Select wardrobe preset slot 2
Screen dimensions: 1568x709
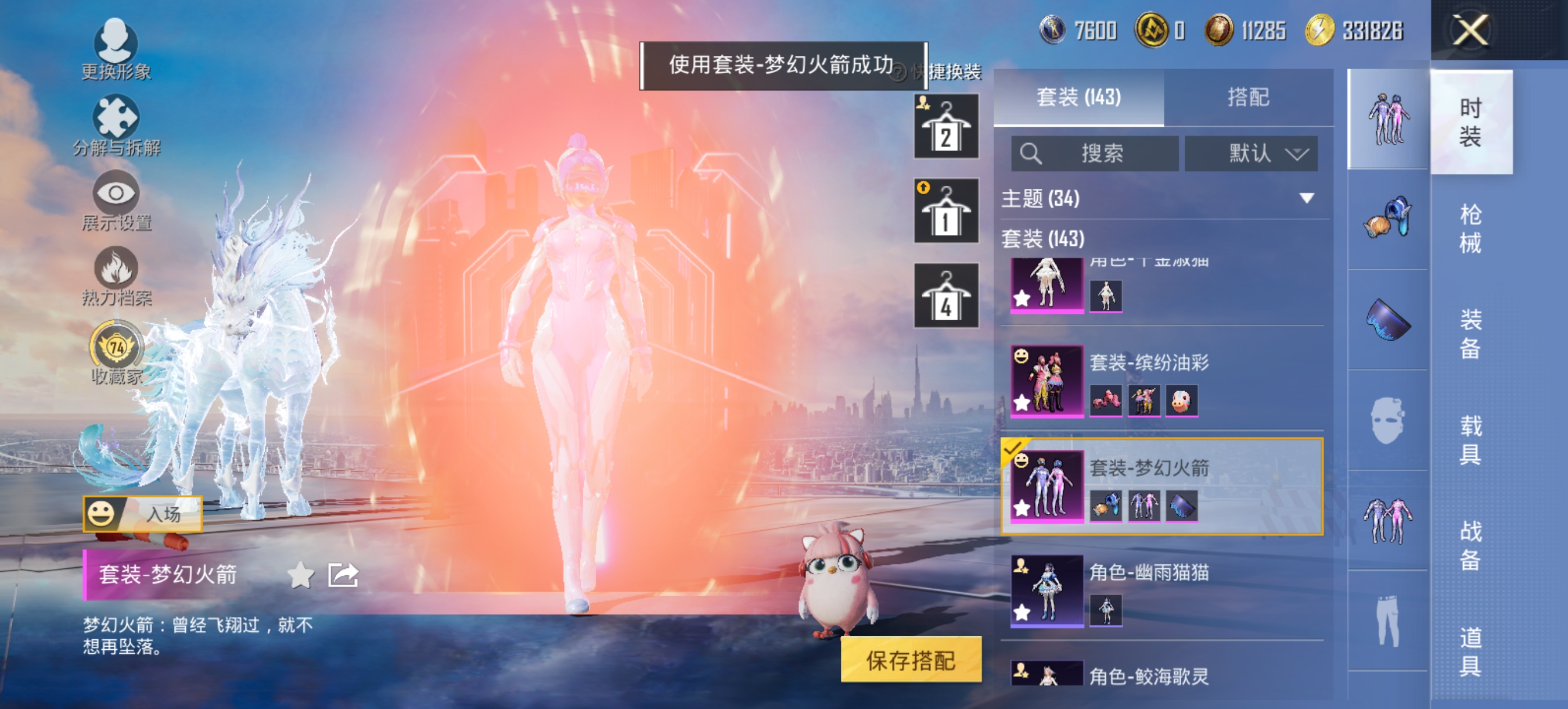coord(947,125)
